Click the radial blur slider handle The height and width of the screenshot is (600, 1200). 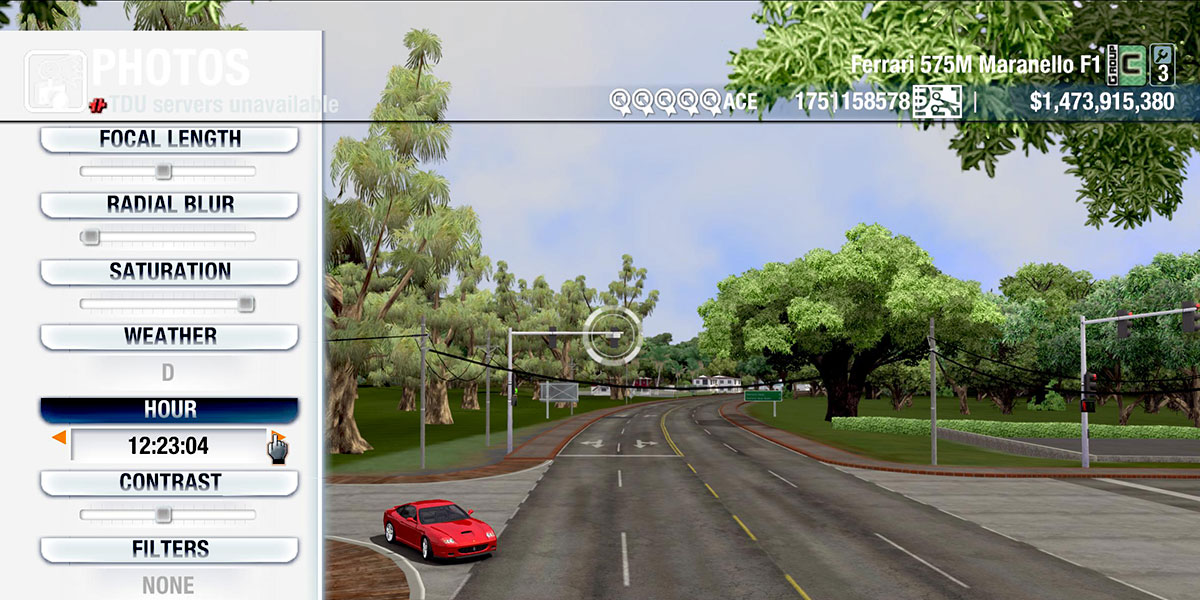[90, 237]
